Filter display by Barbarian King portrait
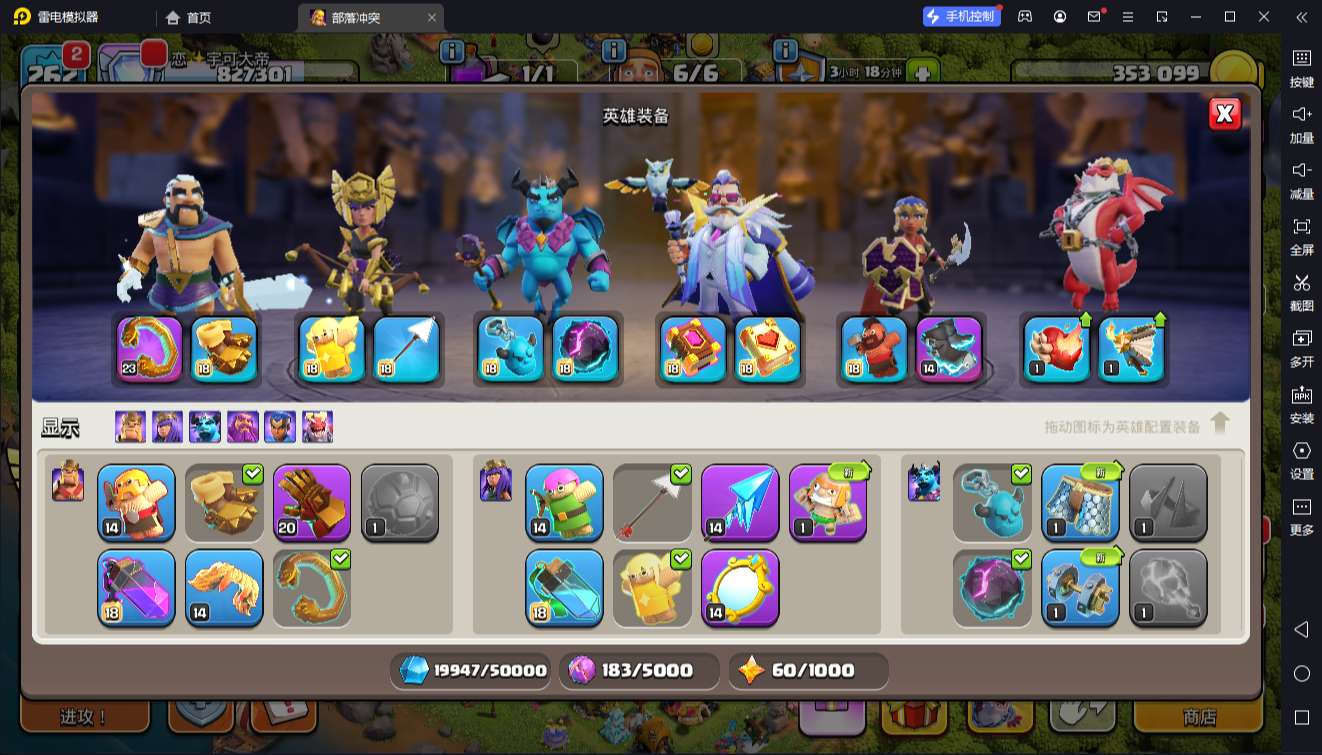Screen dimensions: 1322x755 (x=130, y=427)
